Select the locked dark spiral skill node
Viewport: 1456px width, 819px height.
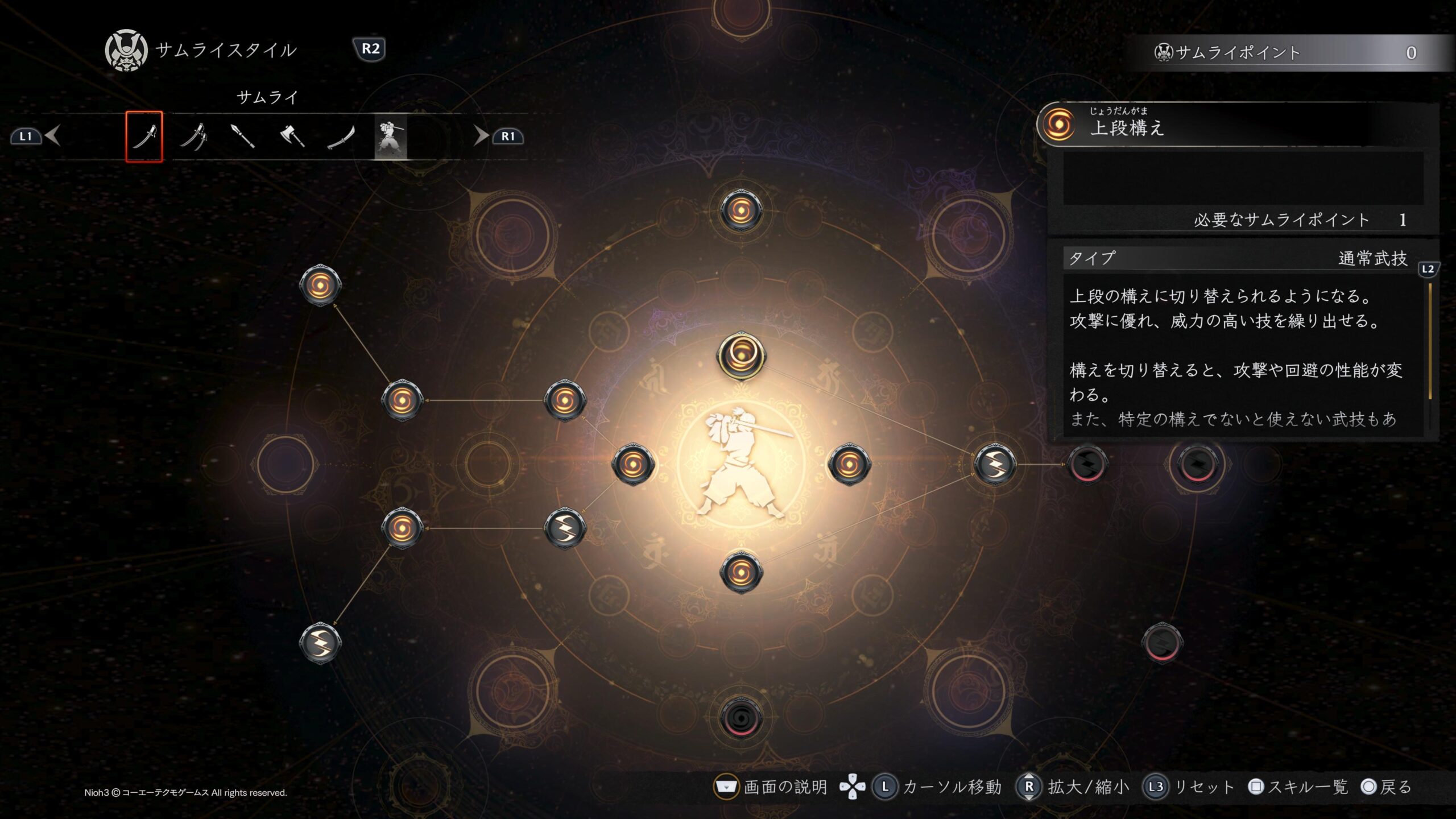[x=741, y=718]
